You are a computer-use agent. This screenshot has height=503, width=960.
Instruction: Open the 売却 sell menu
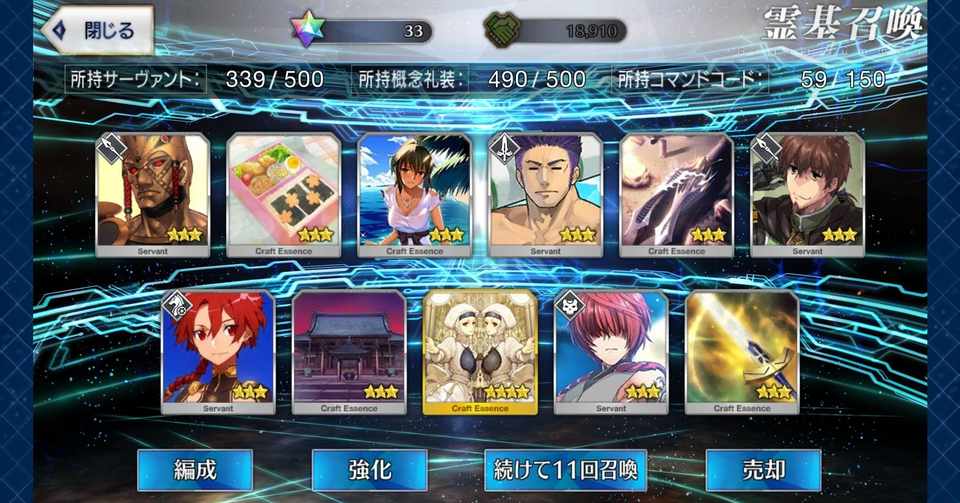tap(763, 469)
